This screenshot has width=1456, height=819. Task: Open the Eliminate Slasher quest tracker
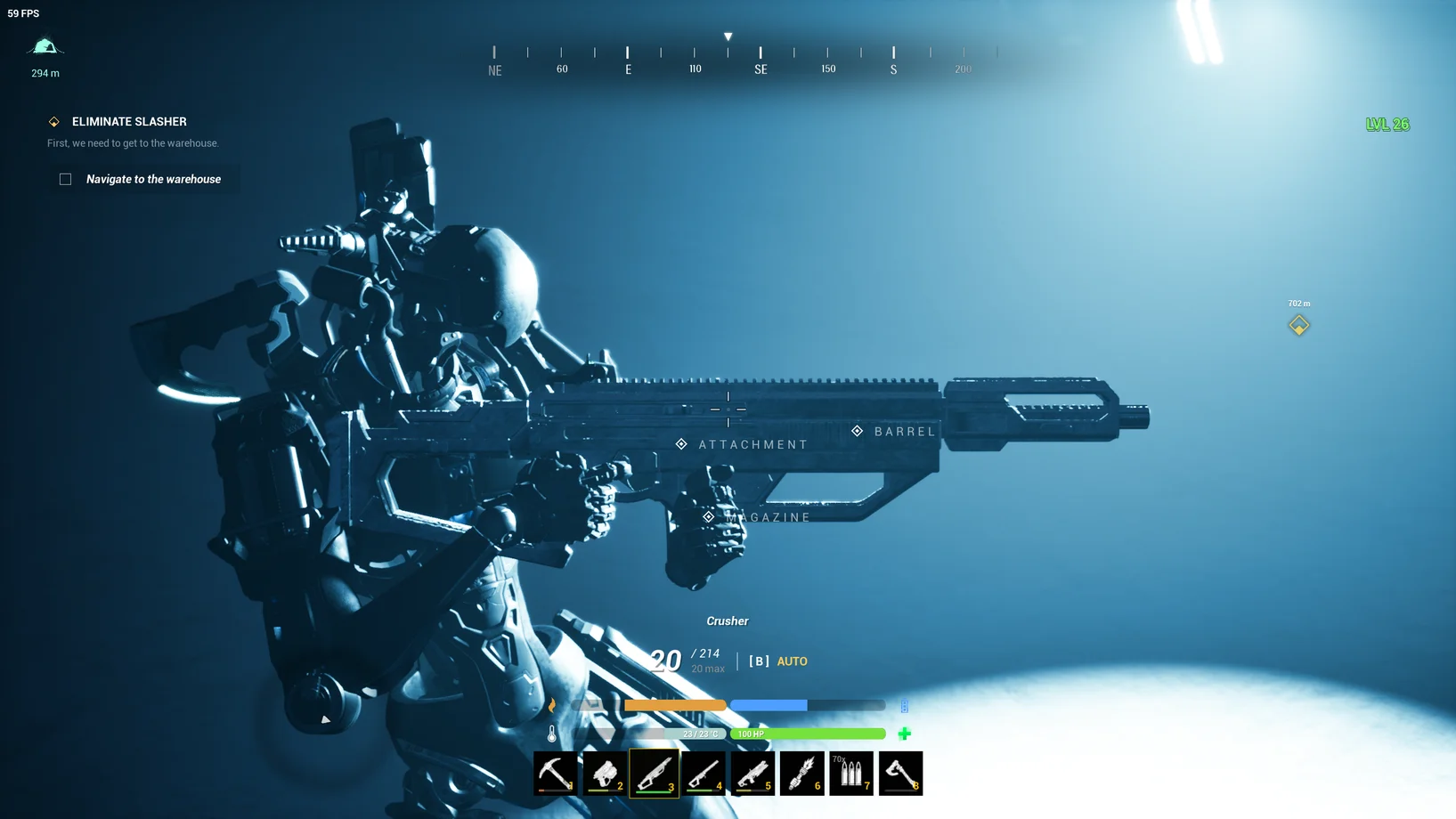(x=129, y=122)
